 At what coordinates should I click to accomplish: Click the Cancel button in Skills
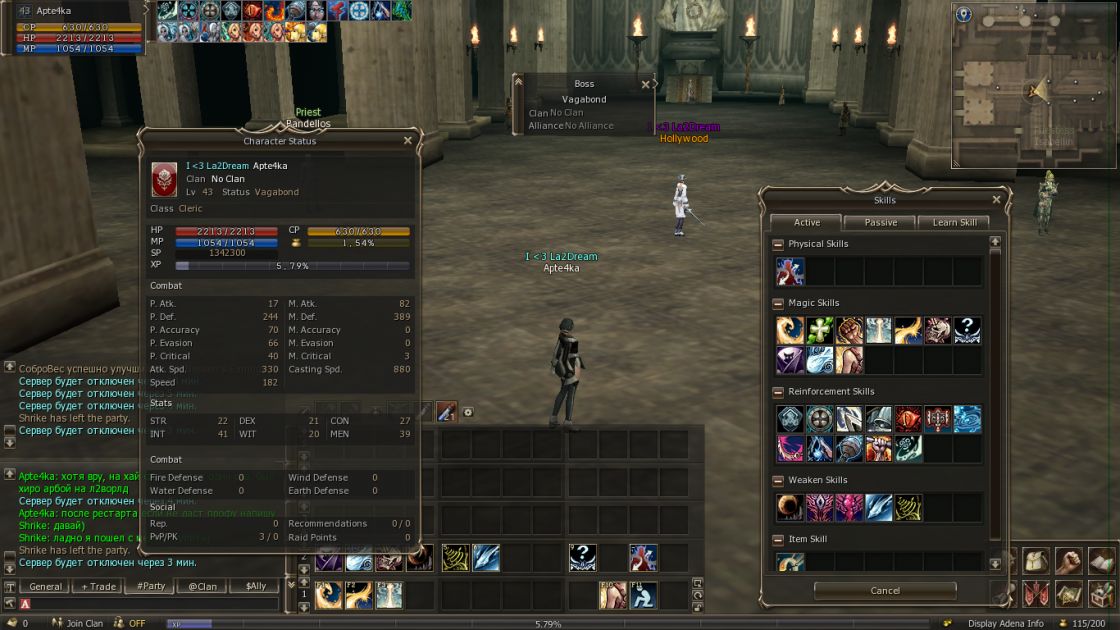coord(884,591)
